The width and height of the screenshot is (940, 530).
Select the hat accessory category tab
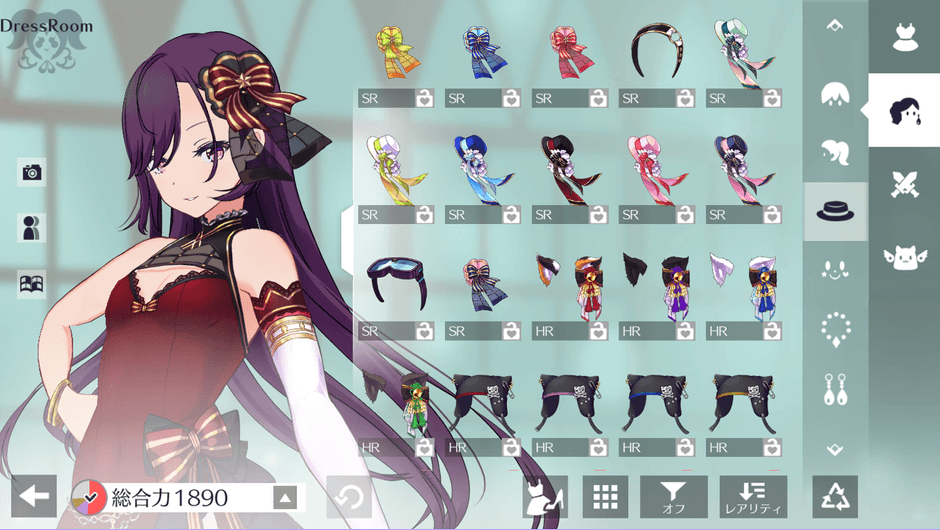pyautogui.click(x=835, y=211)
